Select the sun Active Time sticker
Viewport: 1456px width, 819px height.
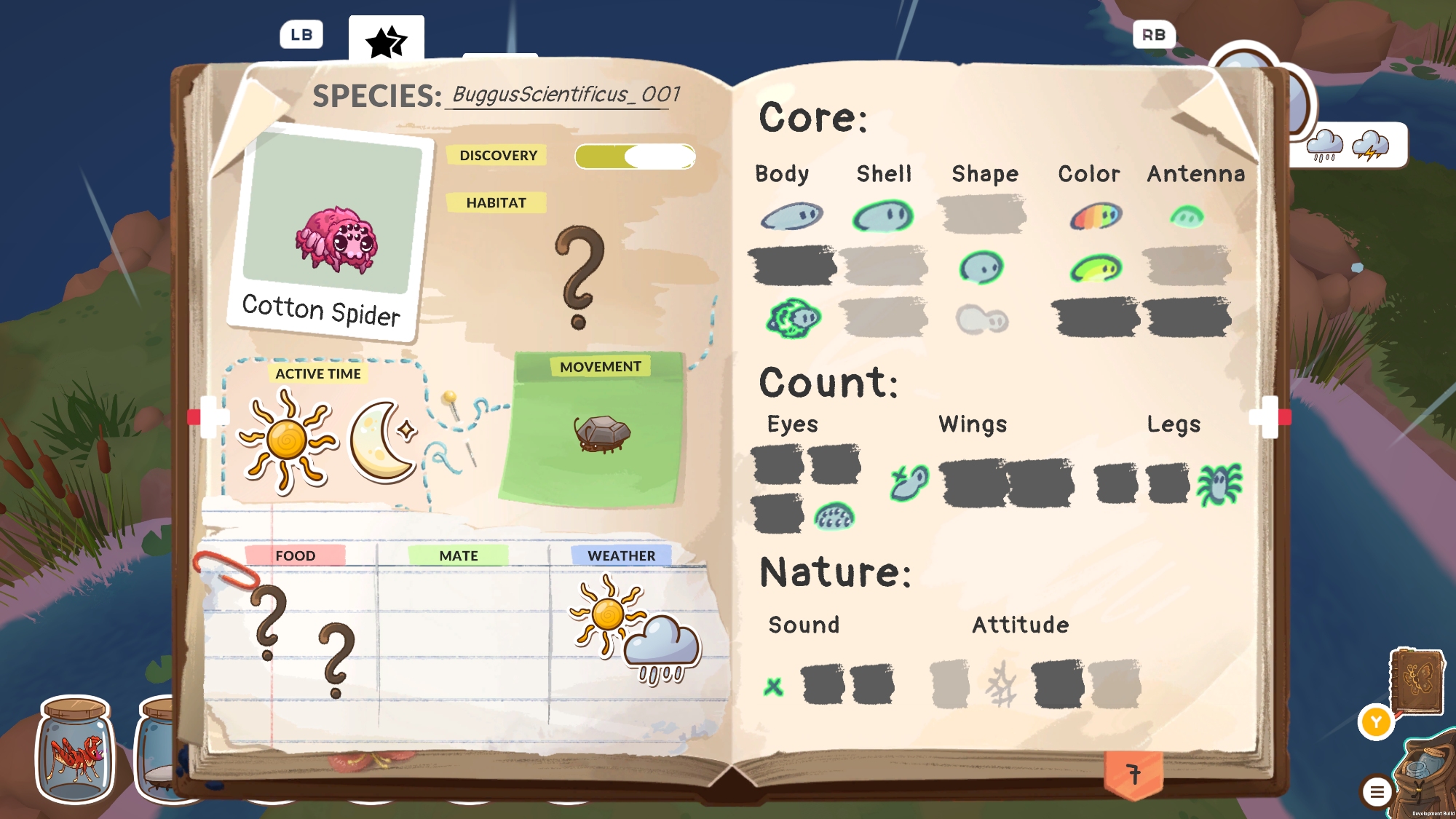pos(288,440)
